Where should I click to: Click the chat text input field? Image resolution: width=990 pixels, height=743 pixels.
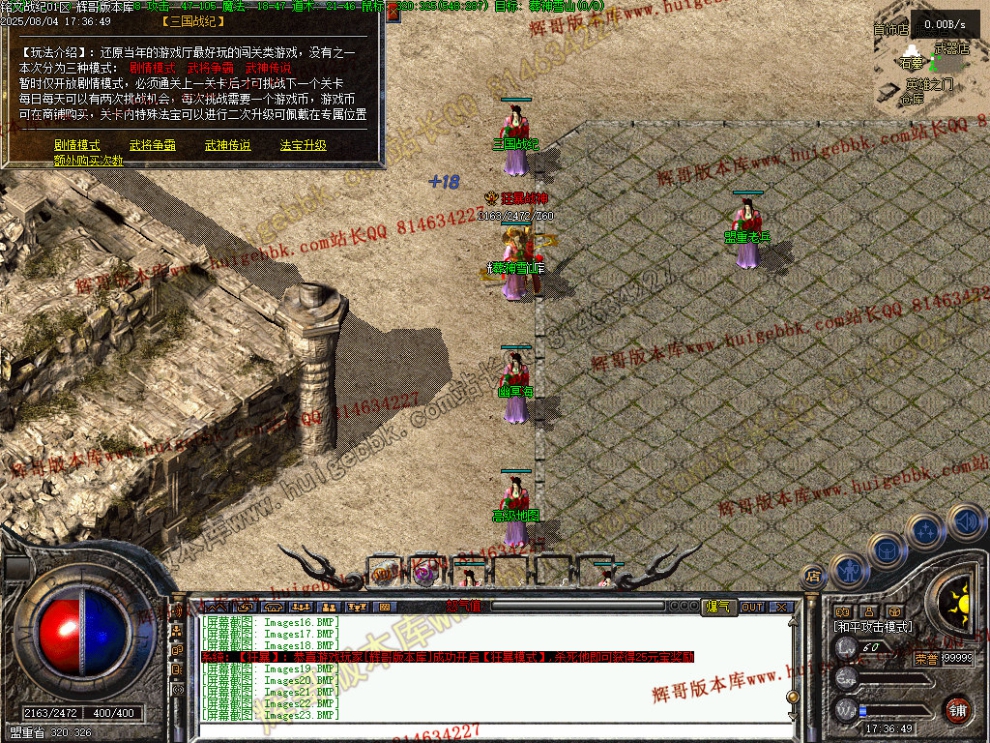[x=480, y=731]
